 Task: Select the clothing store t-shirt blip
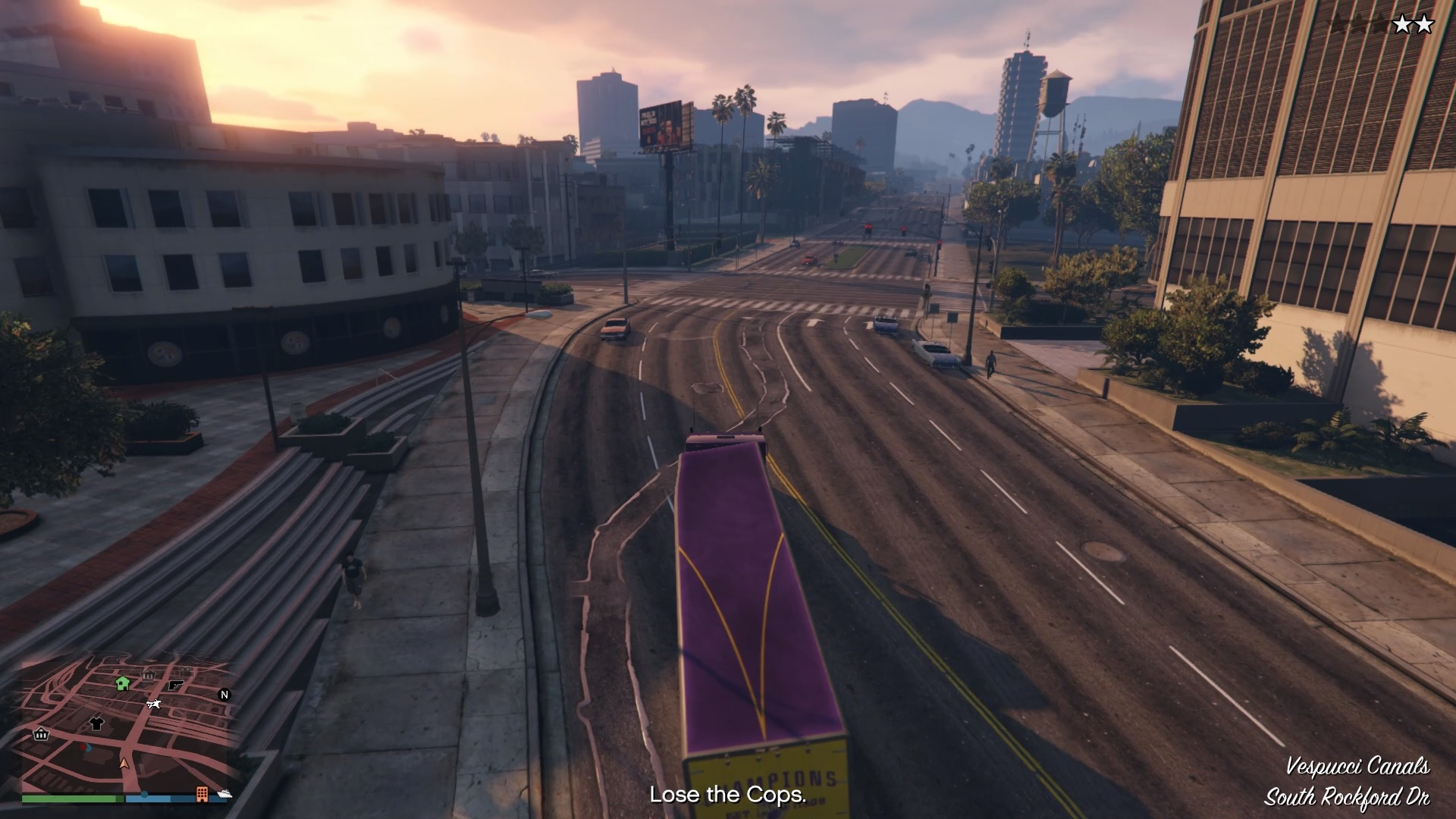click(96, 723)
